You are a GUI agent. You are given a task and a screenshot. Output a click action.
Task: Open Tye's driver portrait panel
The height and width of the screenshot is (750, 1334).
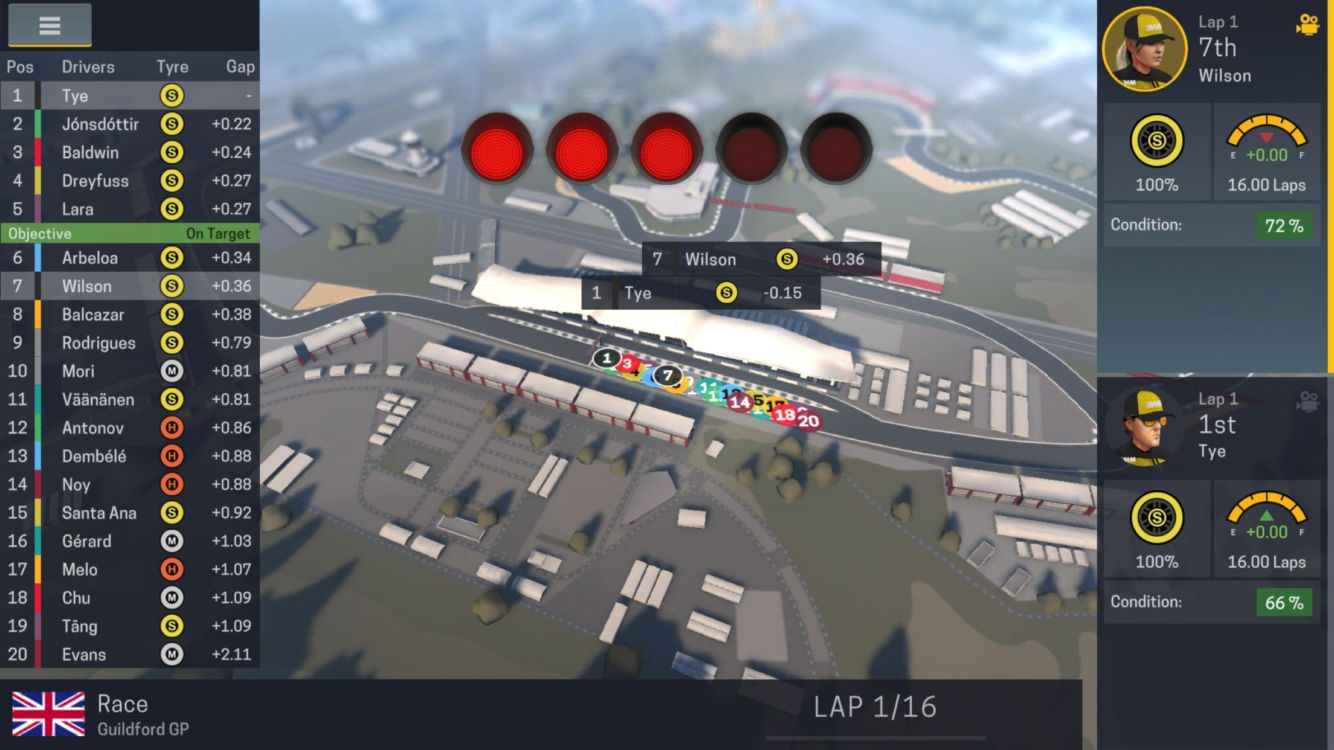click(x=1145, y=426)
